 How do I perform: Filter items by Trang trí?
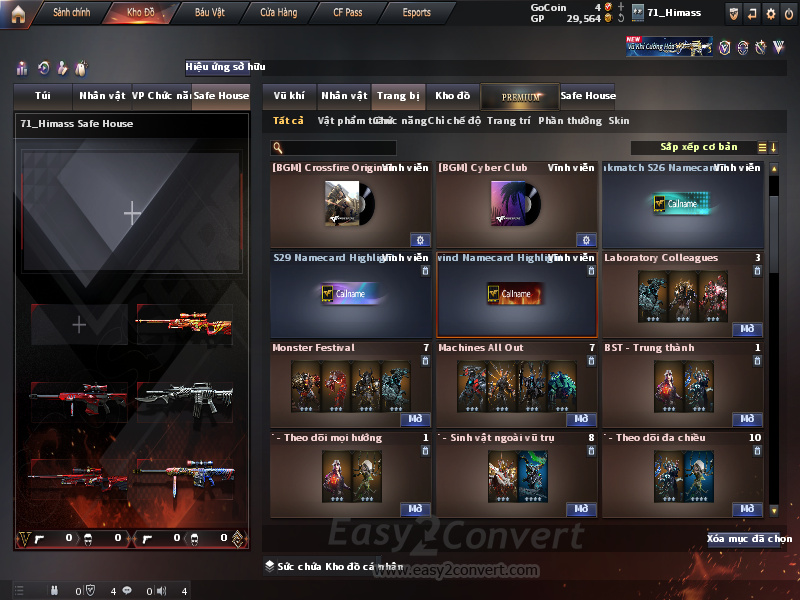(x=509, y=121)
